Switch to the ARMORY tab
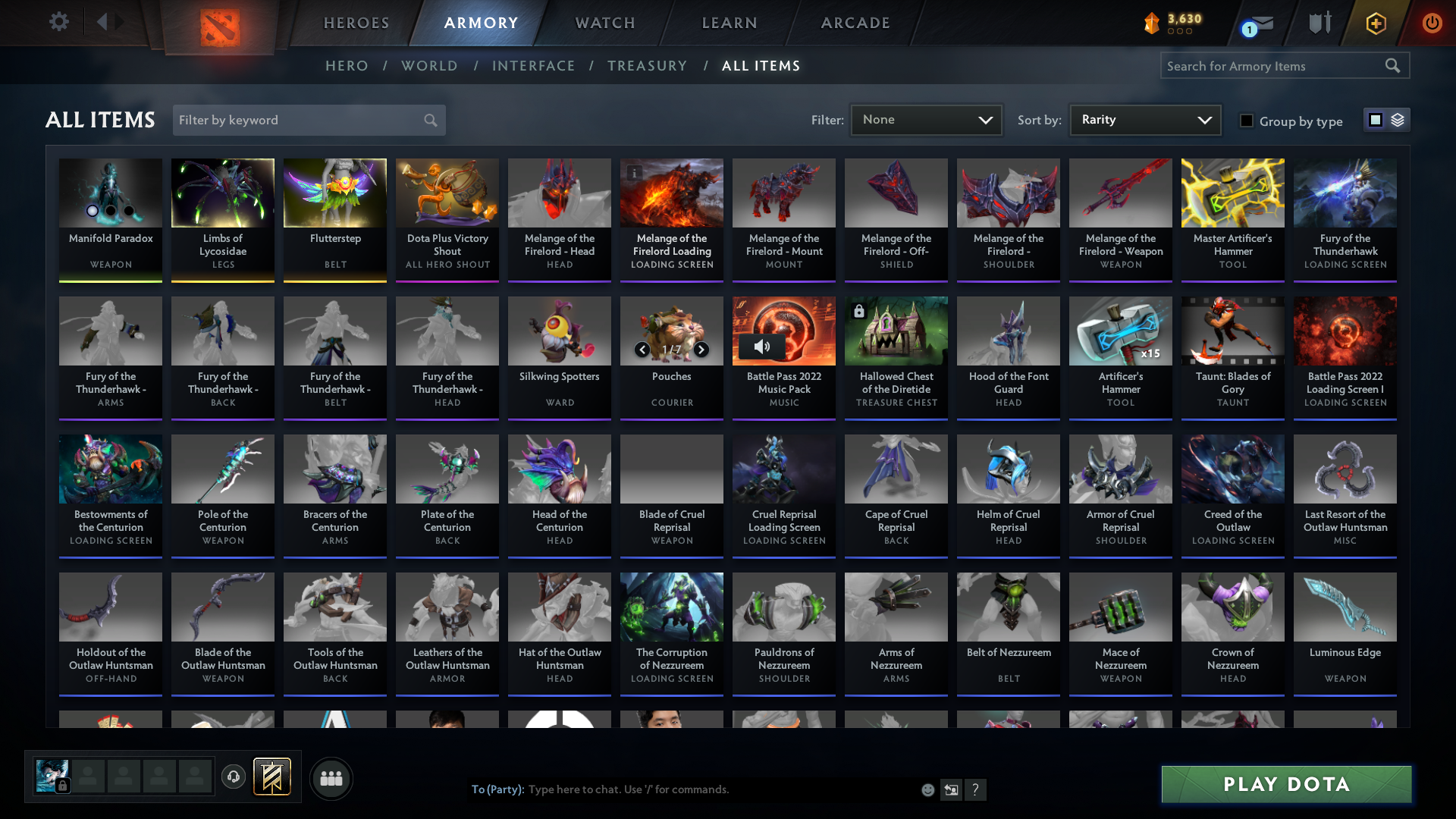Viewport: 1456px width, 819px height. click(482, 23)
